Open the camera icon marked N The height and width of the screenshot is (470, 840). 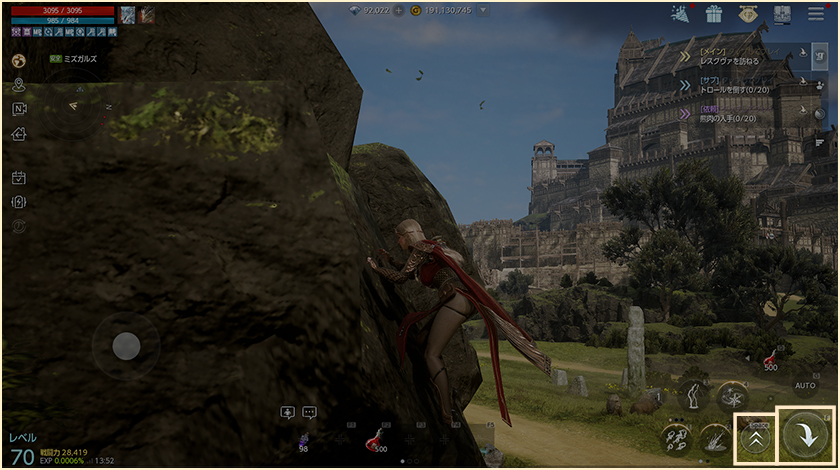19,109
